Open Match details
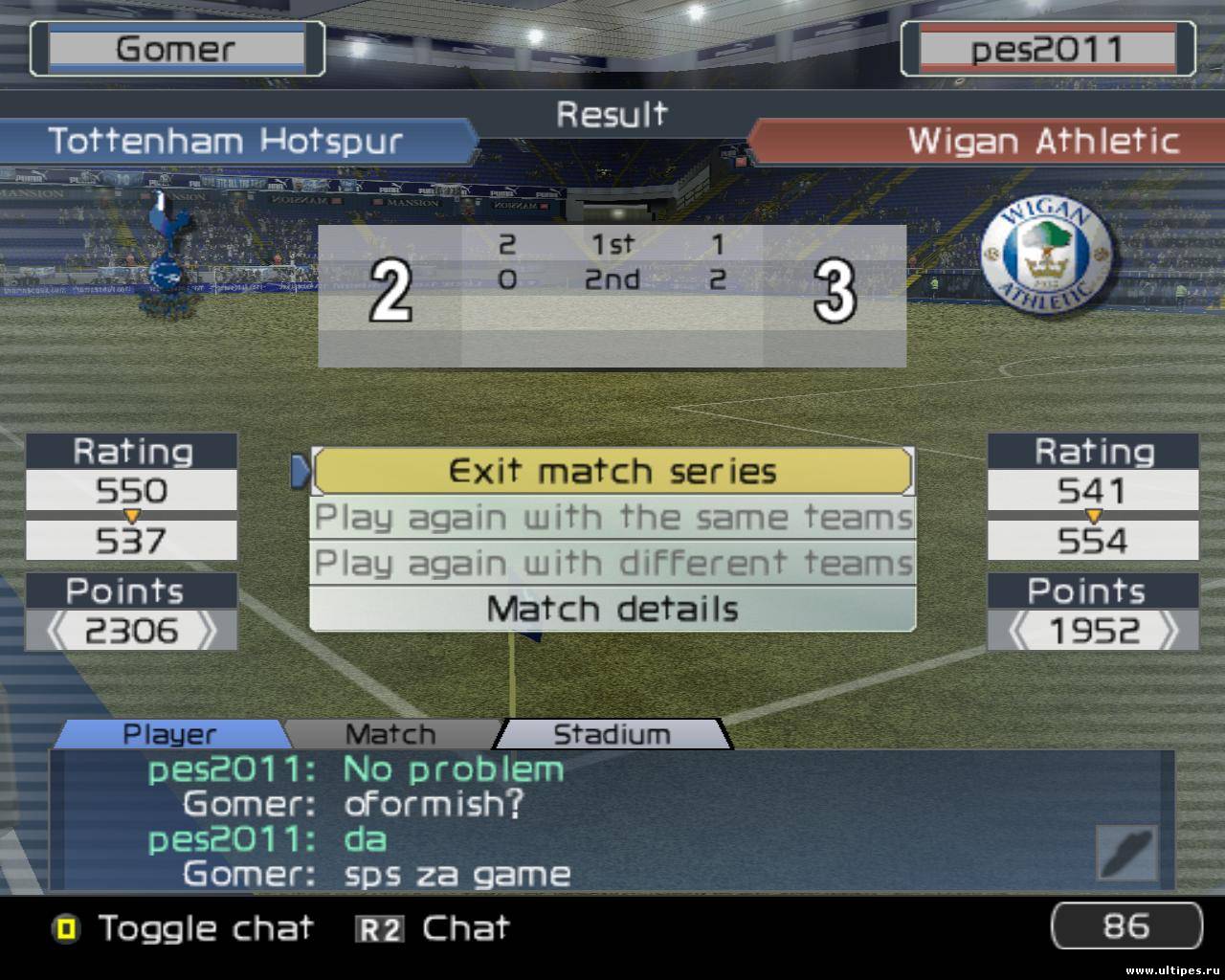 (x=612, y=609)
